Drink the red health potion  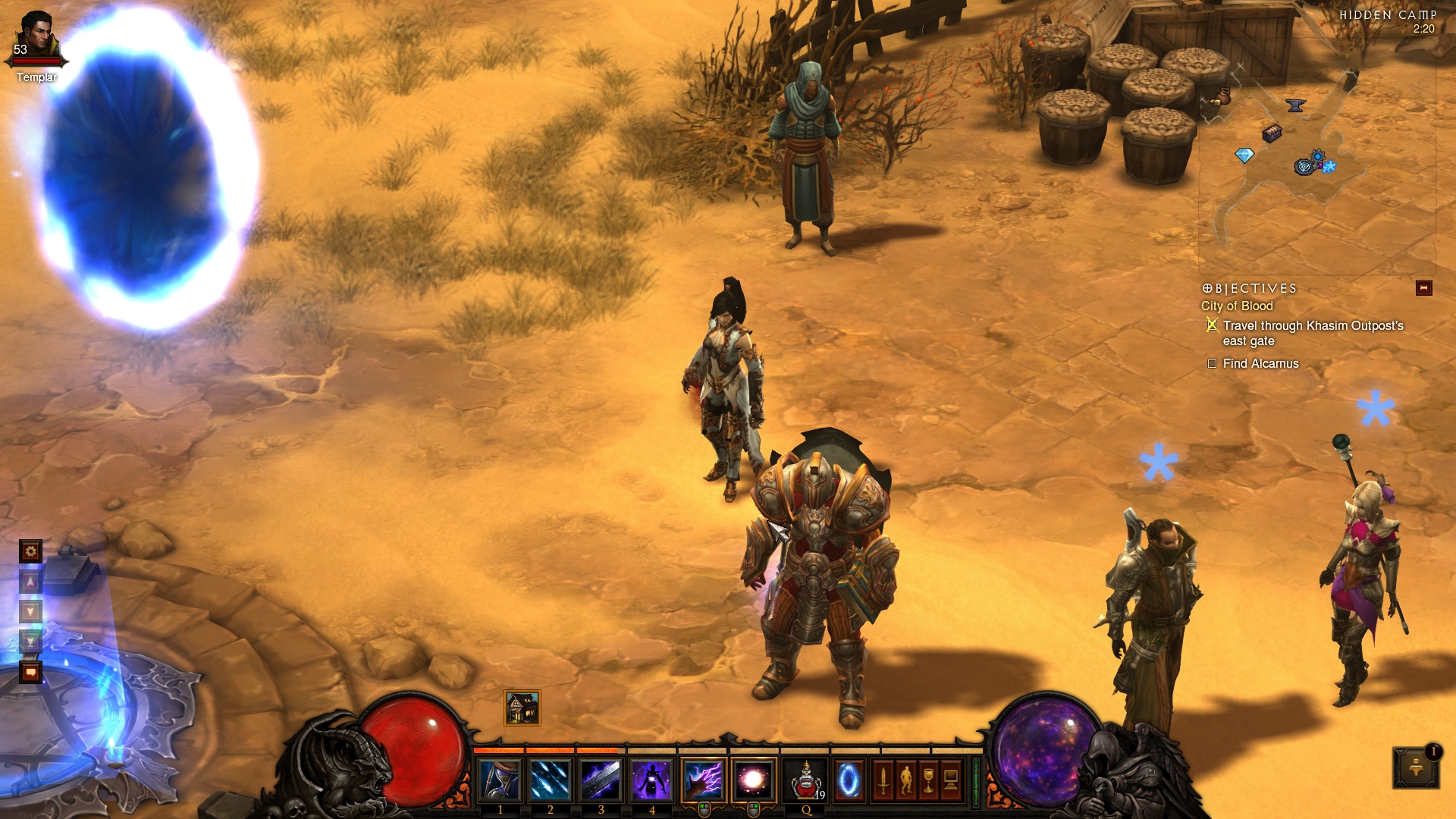click(x=806, y=780)
